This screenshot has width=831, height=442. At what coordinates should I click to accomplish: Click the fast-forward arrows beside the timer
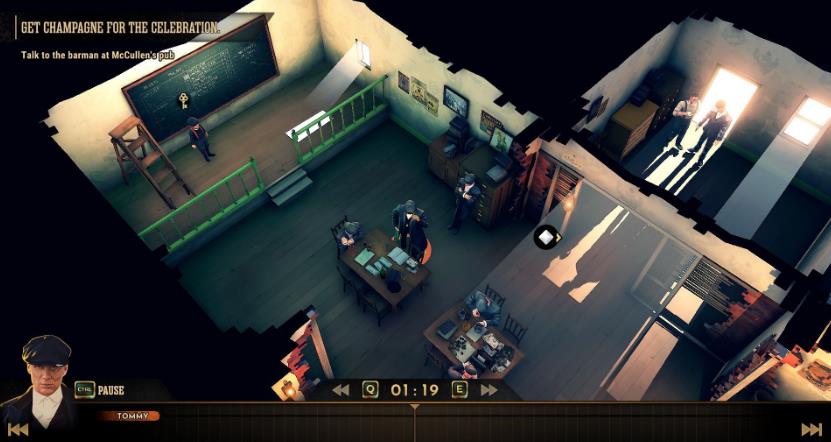[489, 390]
